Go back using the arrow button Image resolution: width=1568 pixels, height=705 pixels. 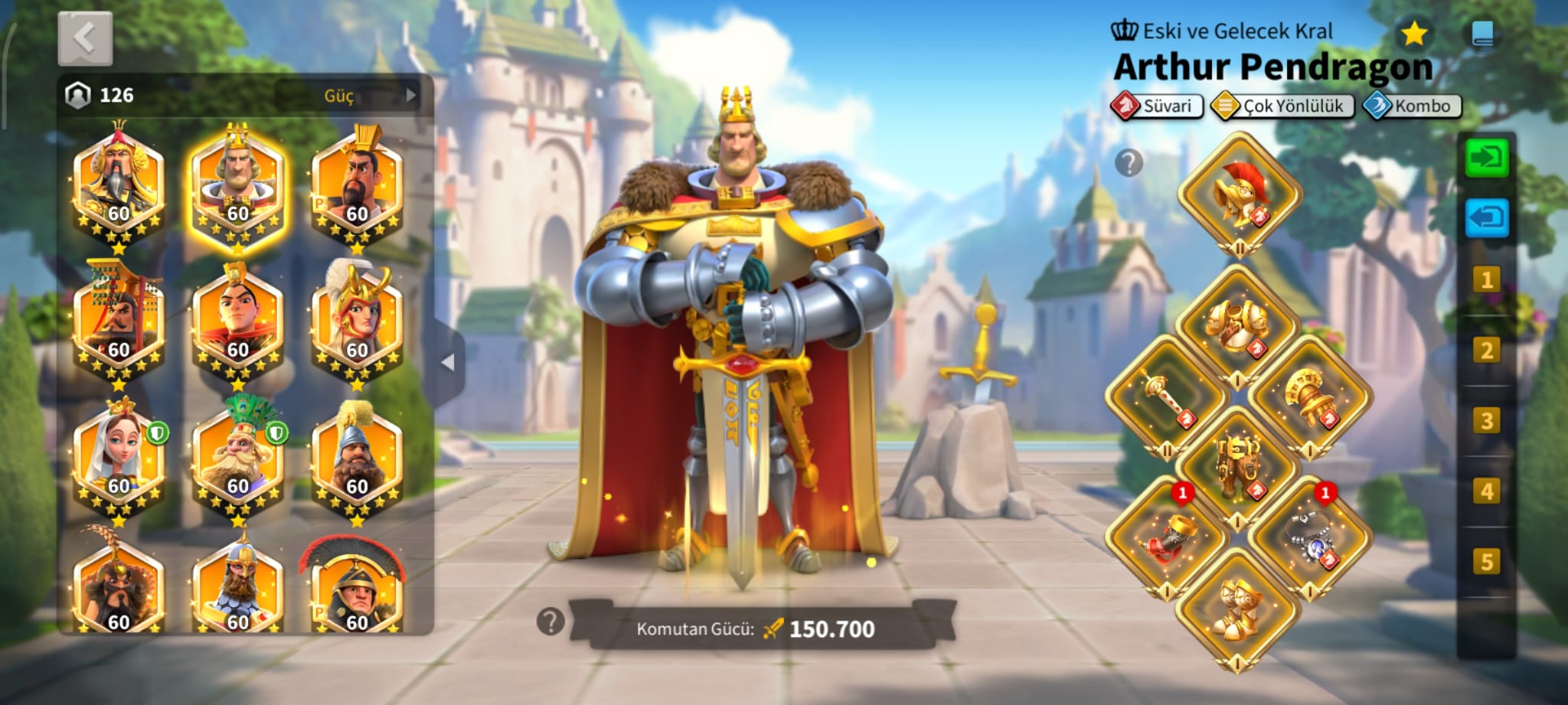tap(85, 38)
